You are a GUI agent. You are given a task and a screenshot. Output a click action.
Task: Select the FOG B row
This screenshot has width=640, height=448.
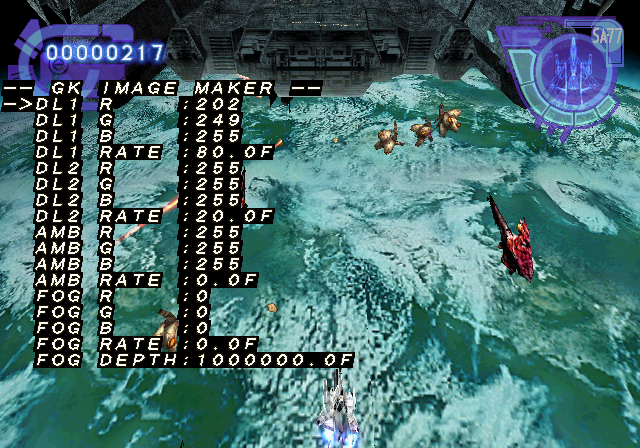coord(120,328)
